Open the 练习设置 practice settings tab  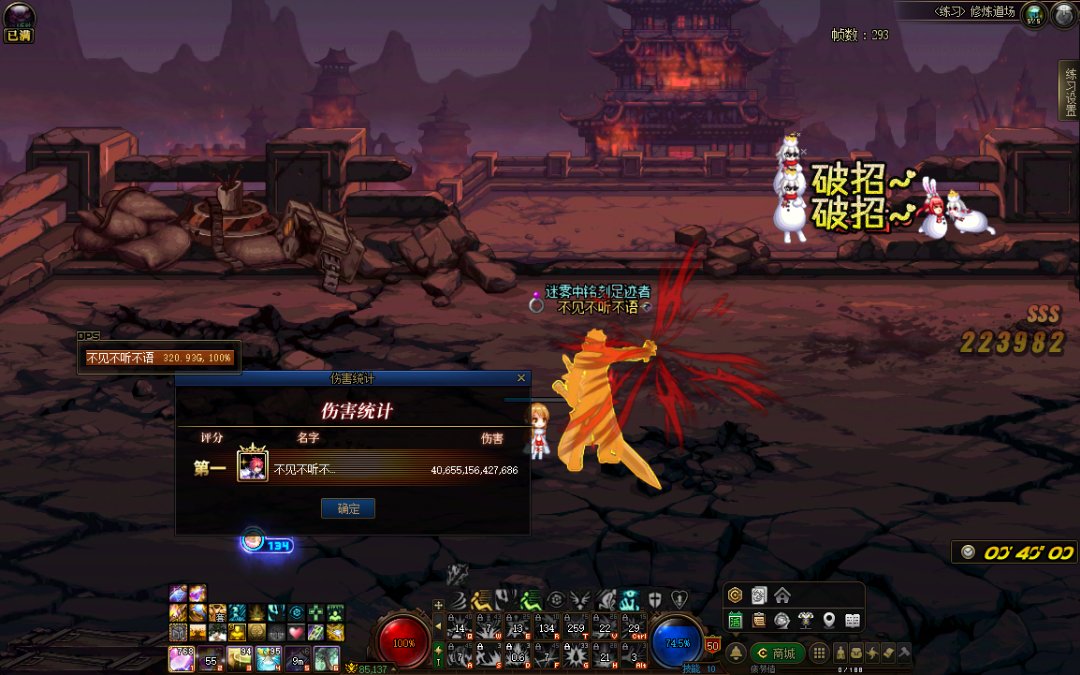[1069, 90]
